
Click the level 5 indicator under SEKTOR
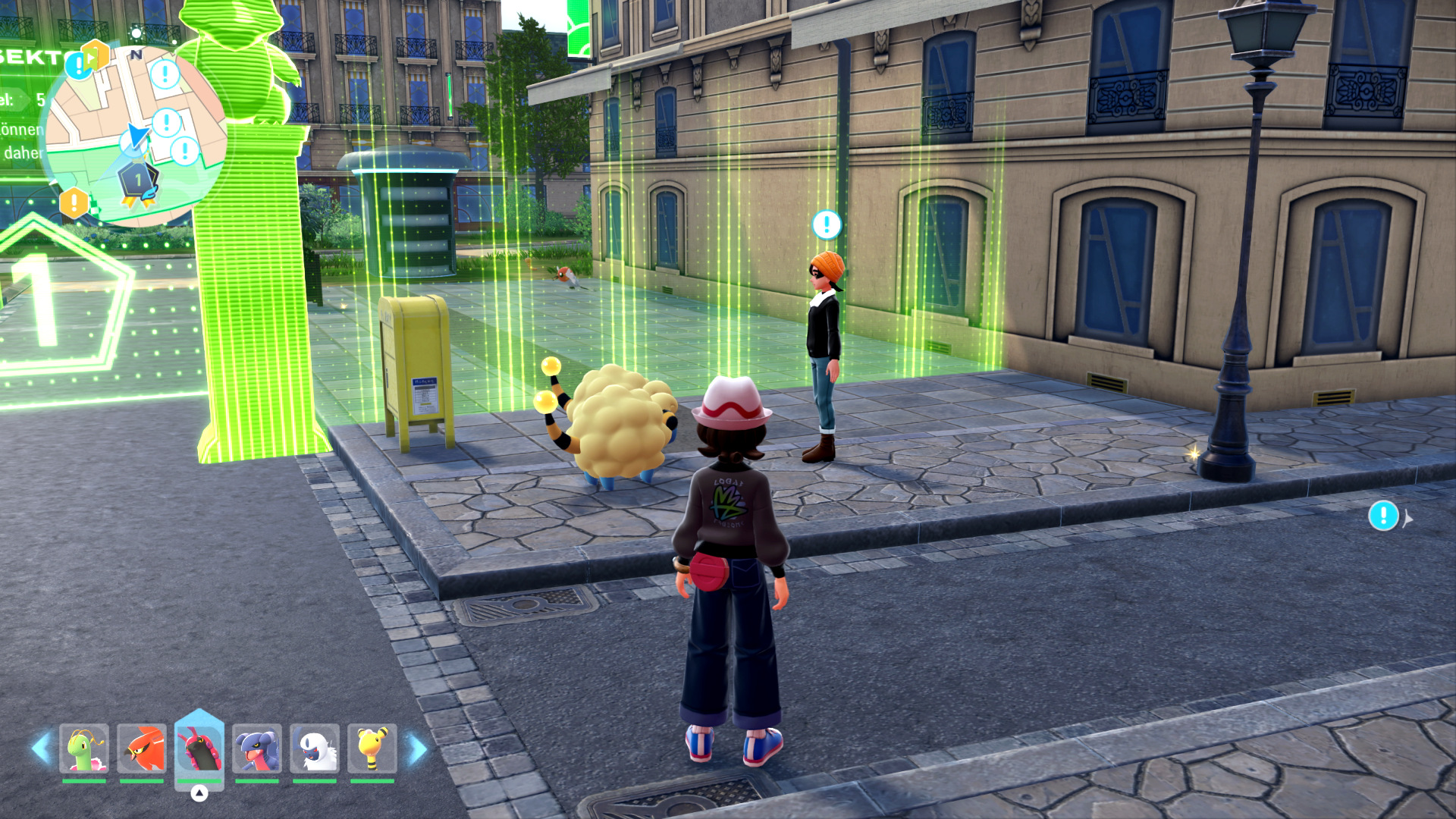36,98
